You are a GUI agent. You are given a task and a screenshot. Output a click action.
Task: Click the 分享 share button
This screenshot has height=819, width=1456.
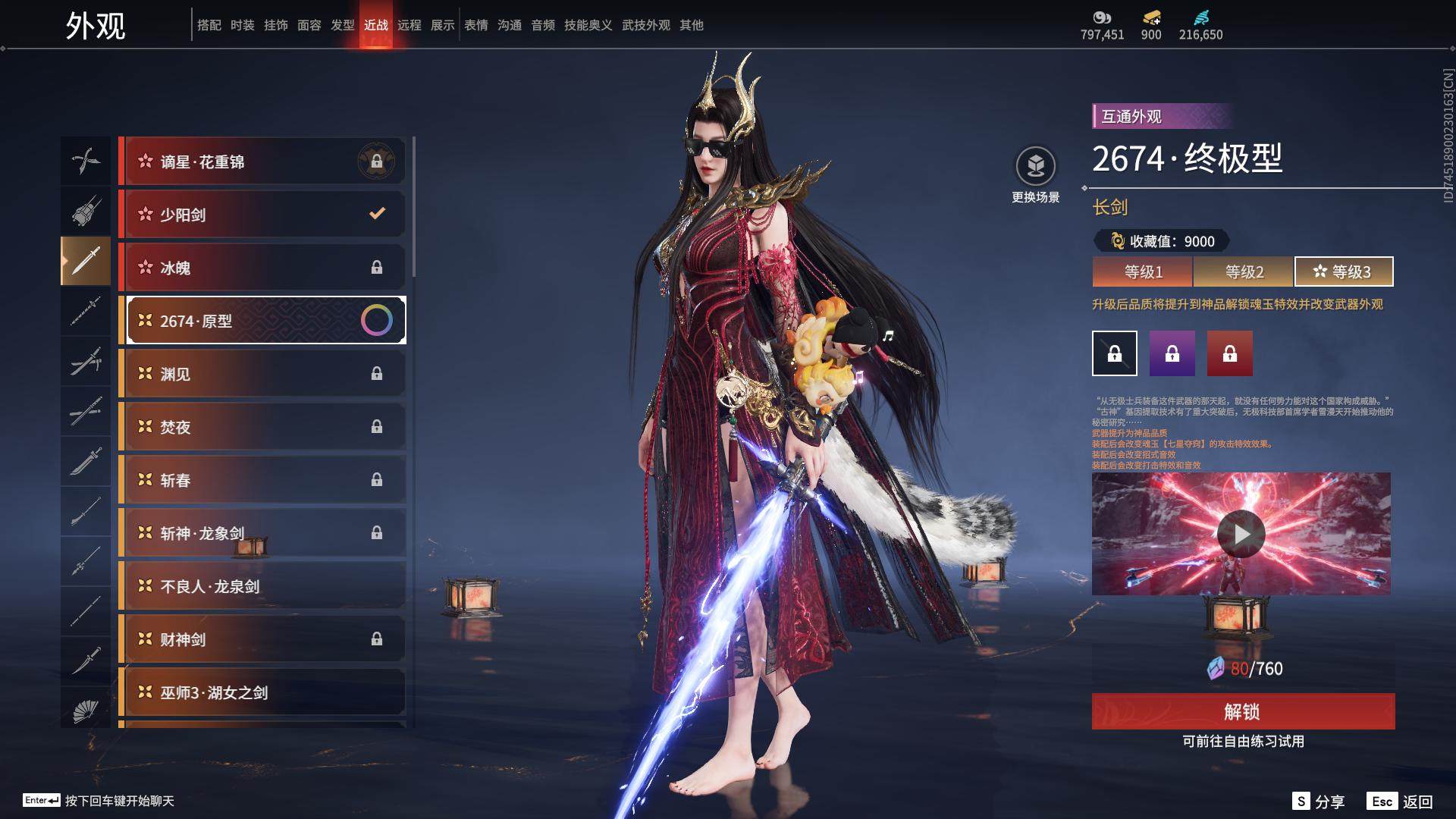tap(1319, 802)
